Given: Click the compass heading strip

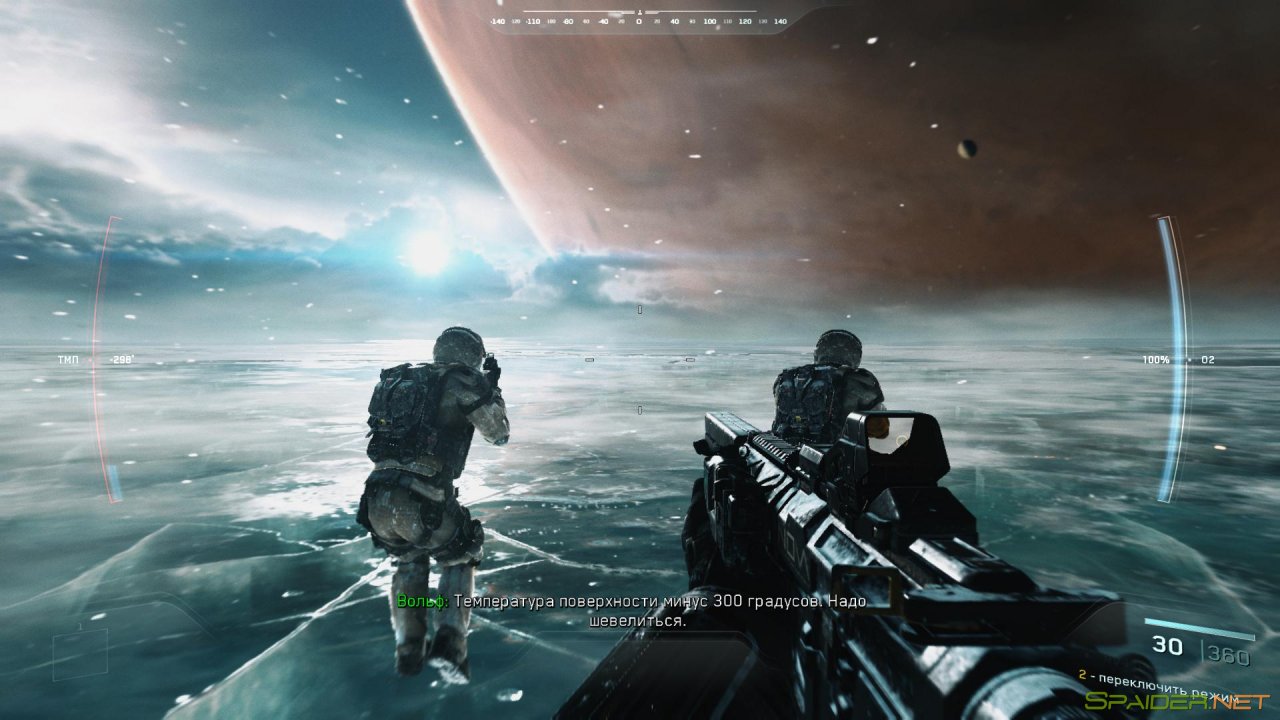Looking at the screenshot, I should [x=638, y=20].
